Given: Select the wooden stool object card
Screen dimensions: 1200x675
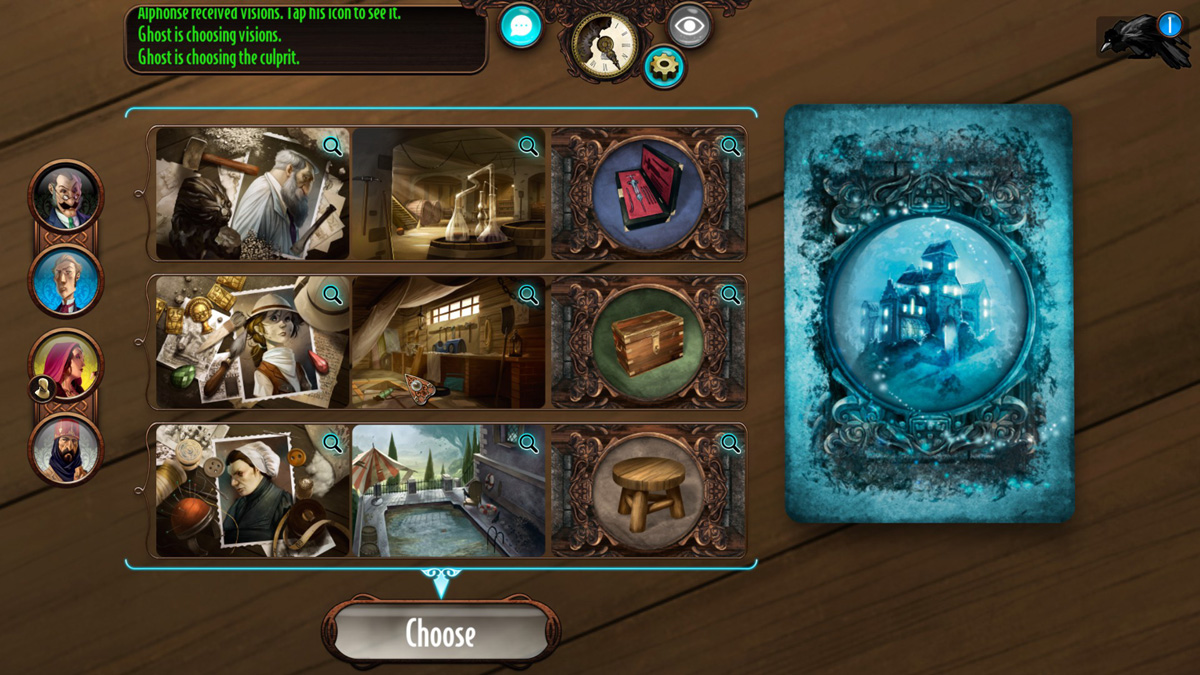Looking at the screenshot, I should click(647, 490).
